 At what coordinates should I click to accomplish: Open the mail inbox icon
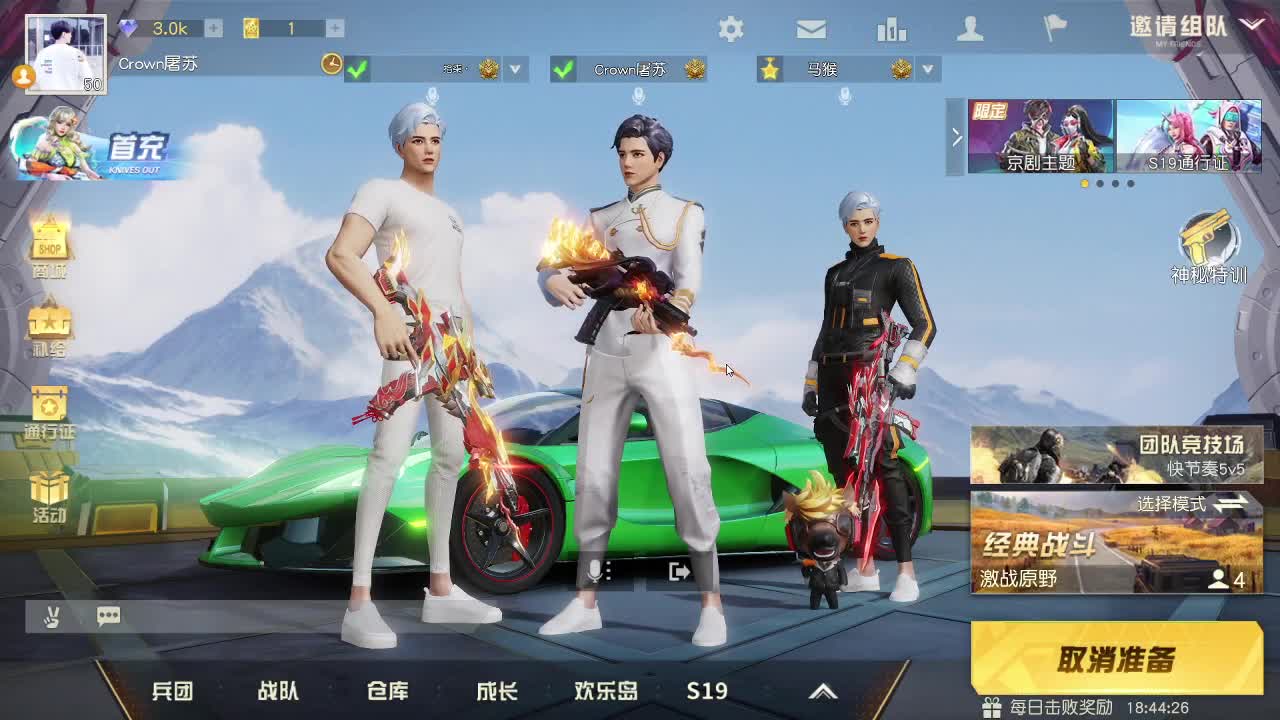(x=809, y=30)
